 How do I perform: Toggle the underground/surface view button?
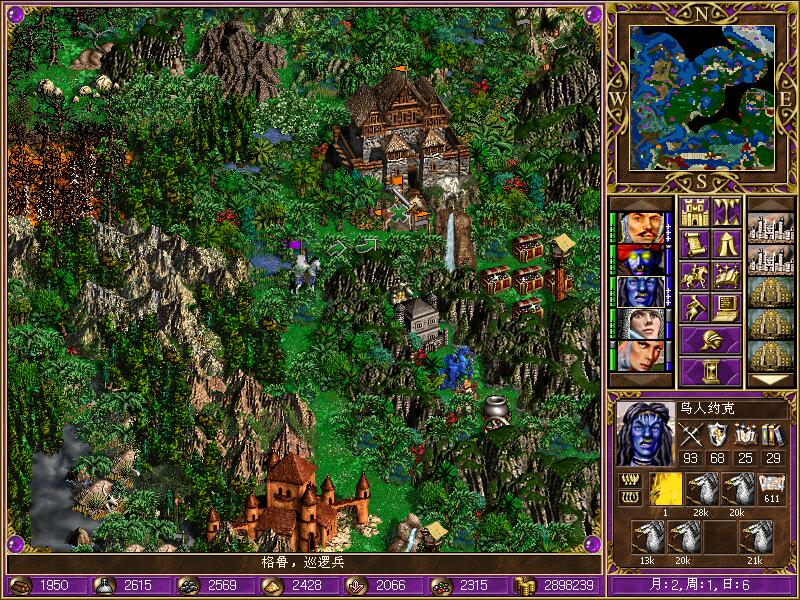tap(725, 211)
